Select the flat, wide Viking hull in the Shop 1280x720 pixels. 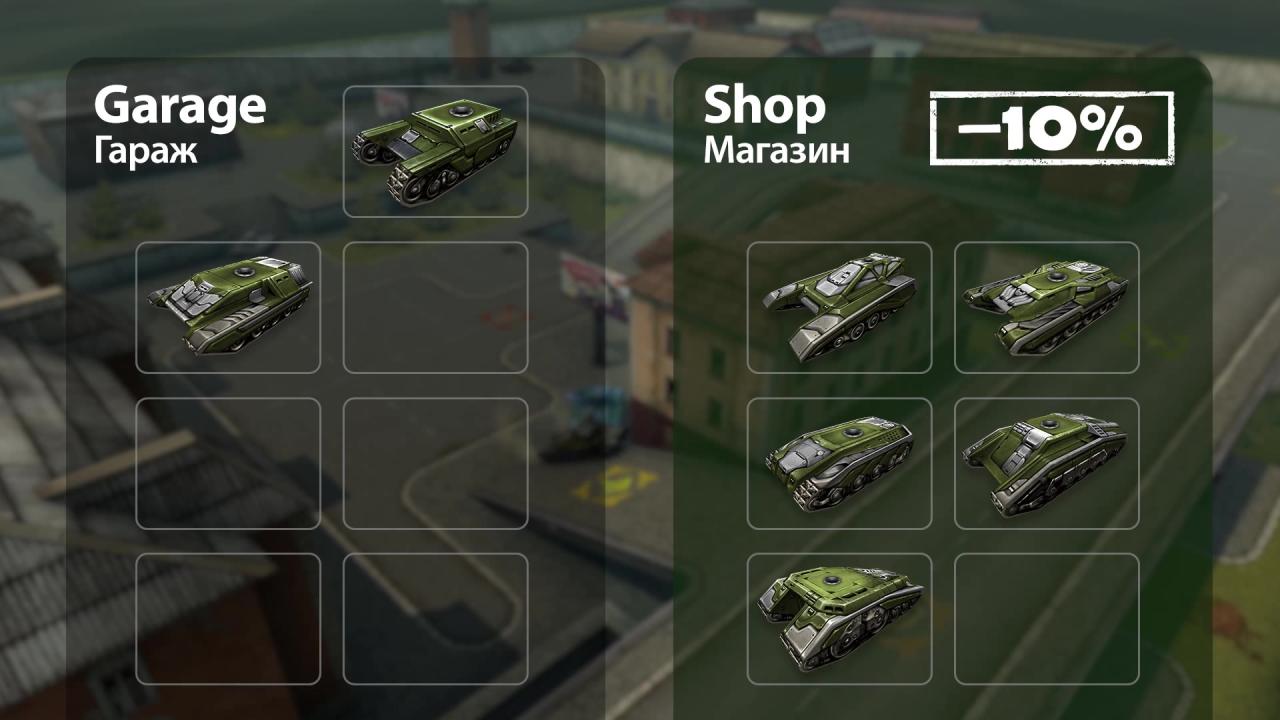[1046, 307]
